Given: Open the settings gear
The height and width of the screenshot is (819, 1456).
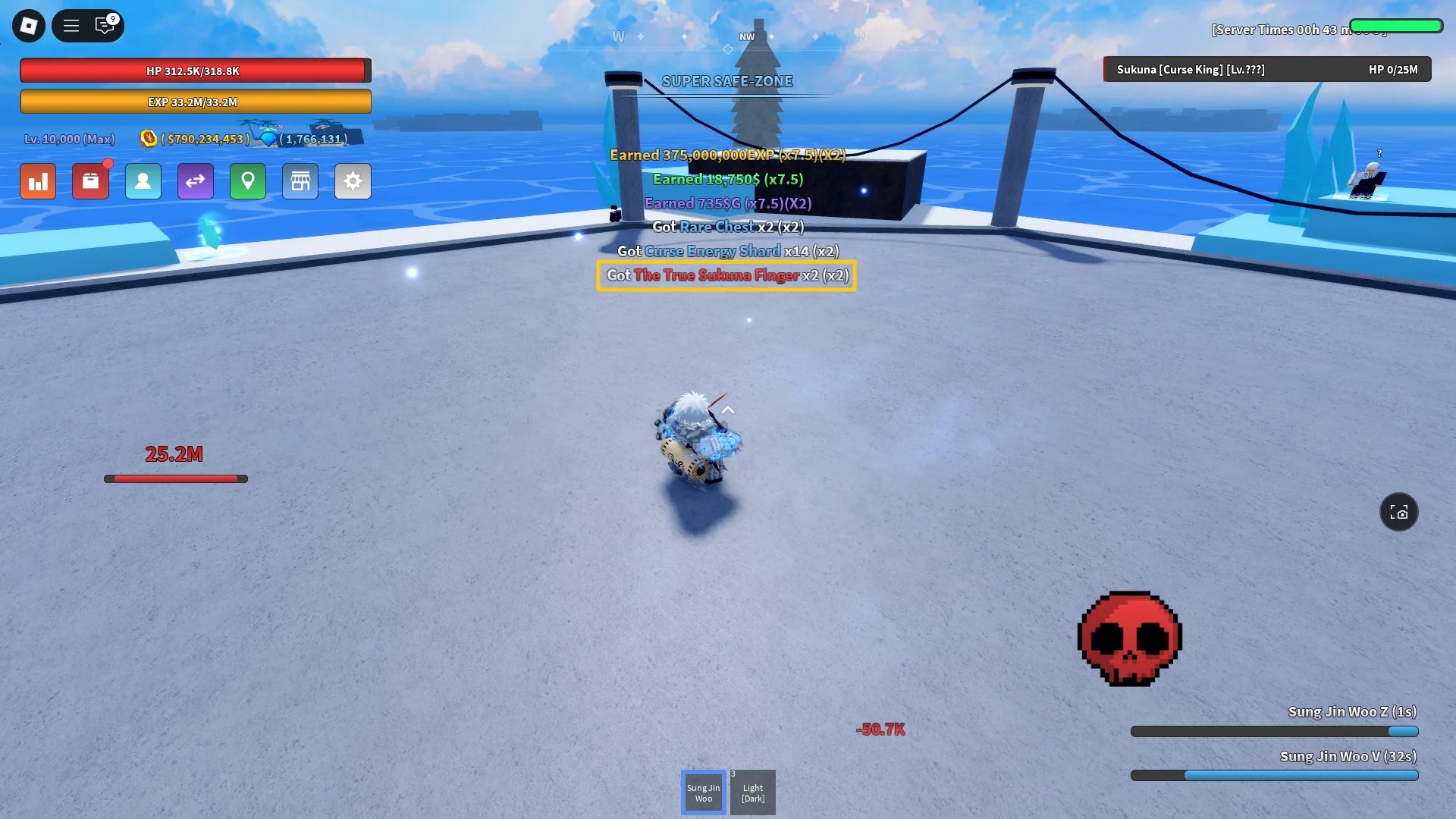Looking at the screenshot, I should [x=353, y=181].
